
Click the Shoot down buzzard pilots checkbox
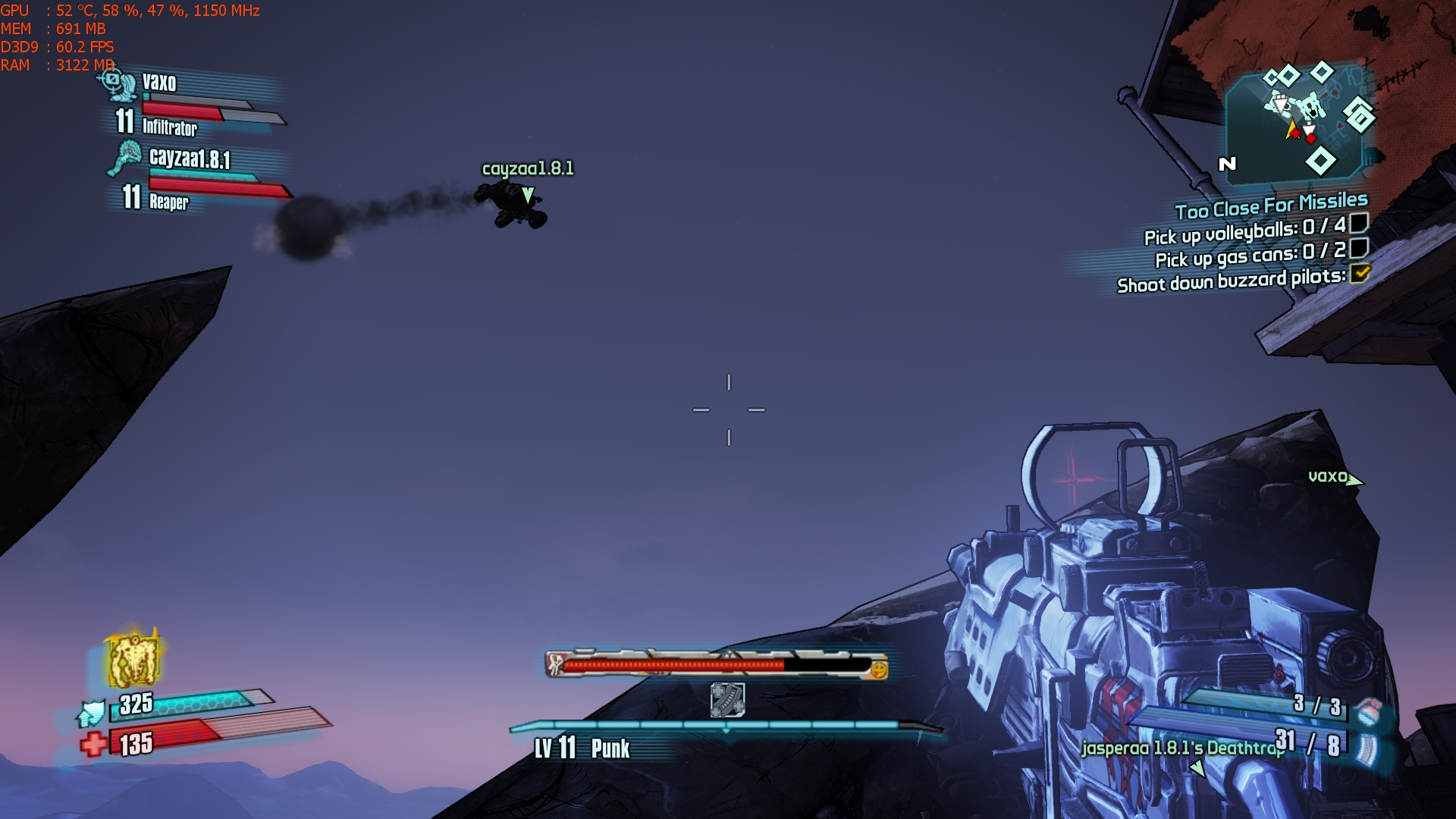1360,273
